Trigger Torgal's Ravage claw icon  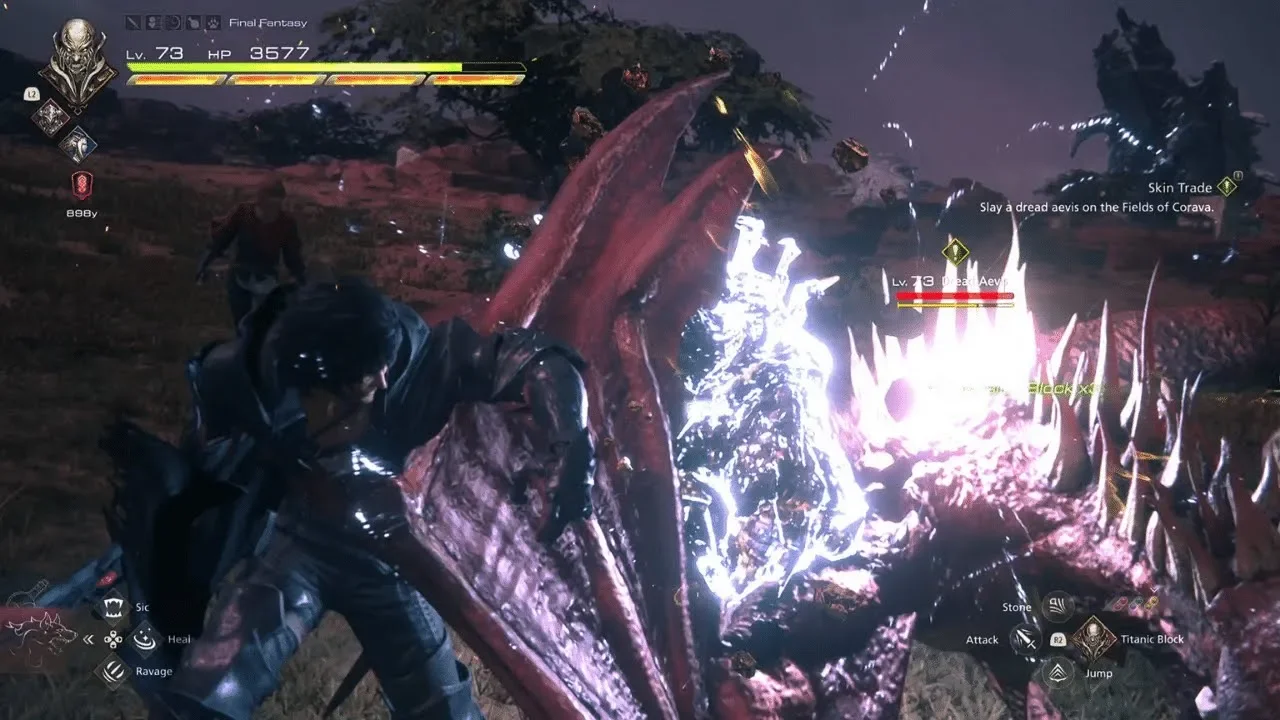point(113,671)
